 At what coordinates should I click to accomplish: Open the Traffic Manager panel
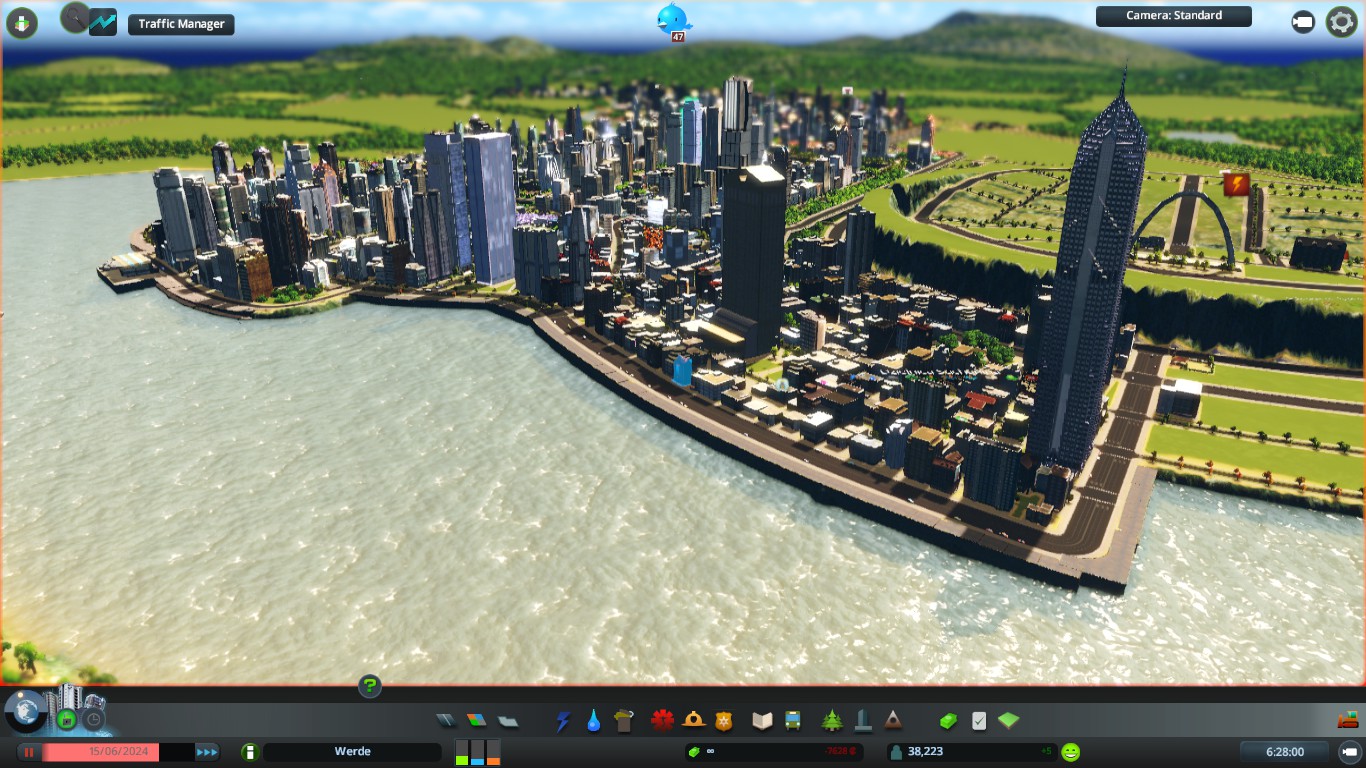click(x=181, y=24)
